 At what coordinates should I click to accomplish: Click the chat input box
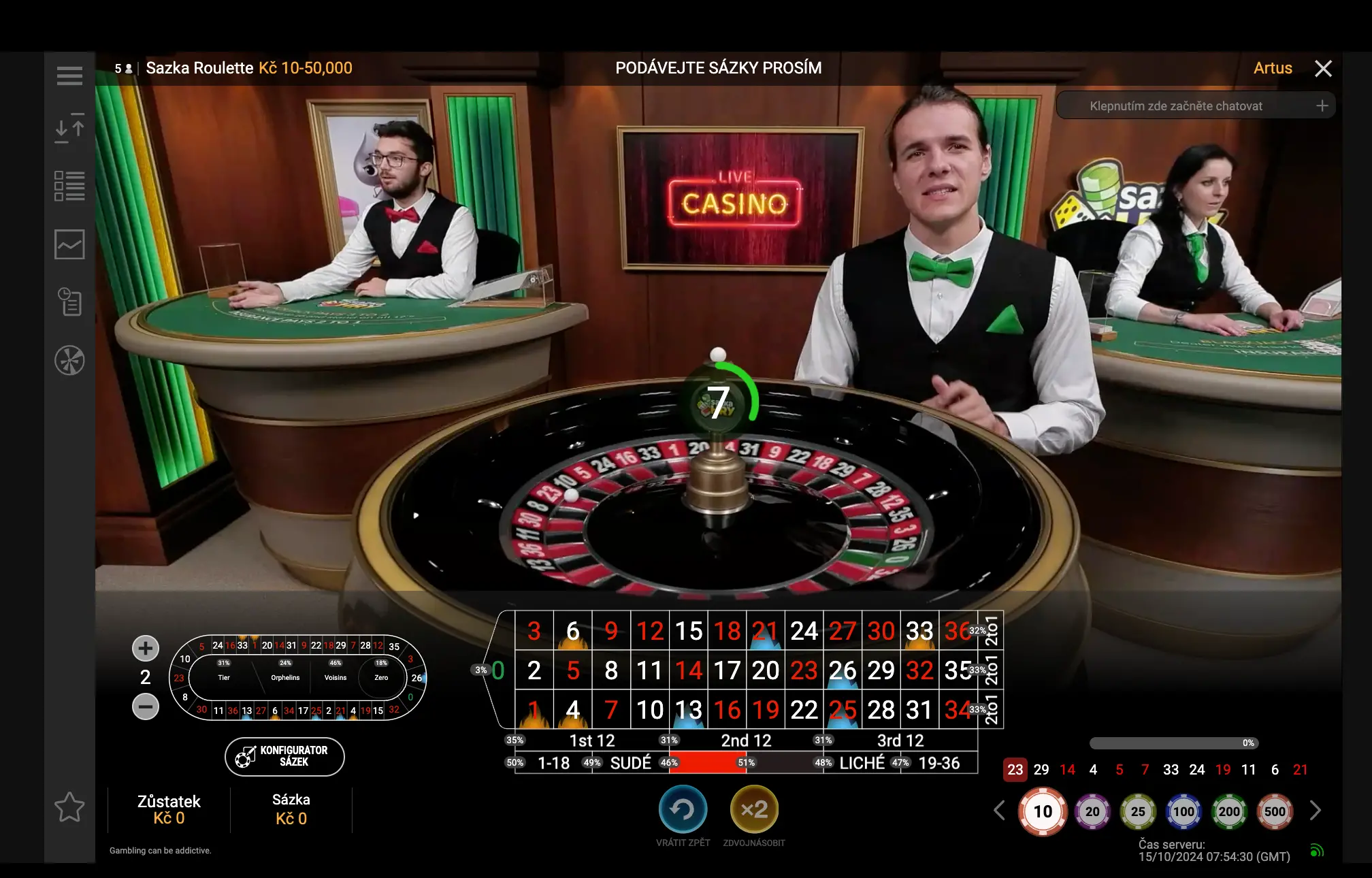[x=1175, y=106]
